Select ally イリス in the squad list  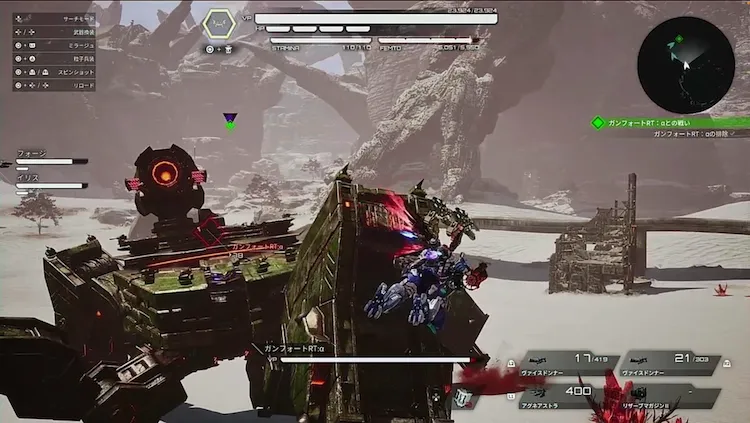pos(45,181)
